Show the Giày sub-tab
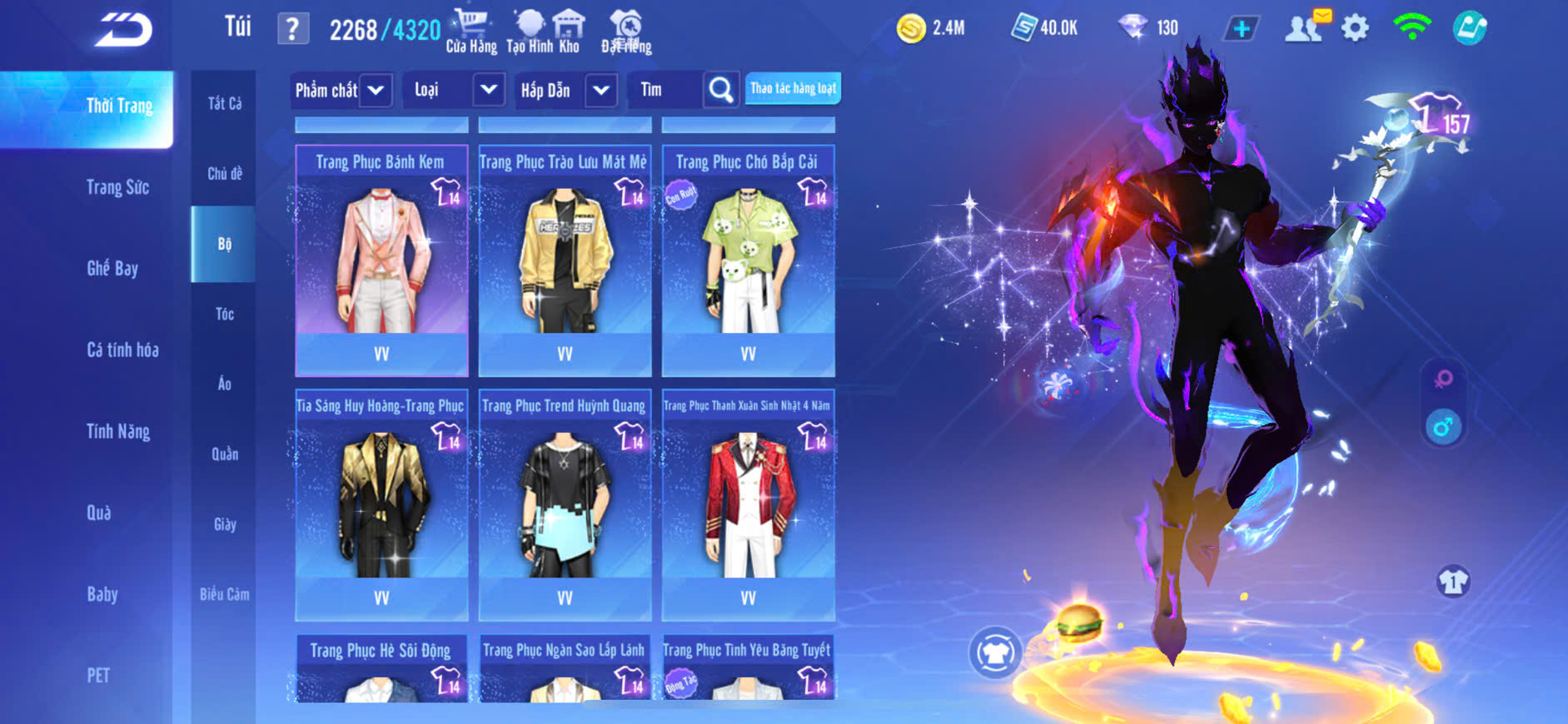Image resolution: width=1568 pixels, height=724 pixels. pos(224,524)
